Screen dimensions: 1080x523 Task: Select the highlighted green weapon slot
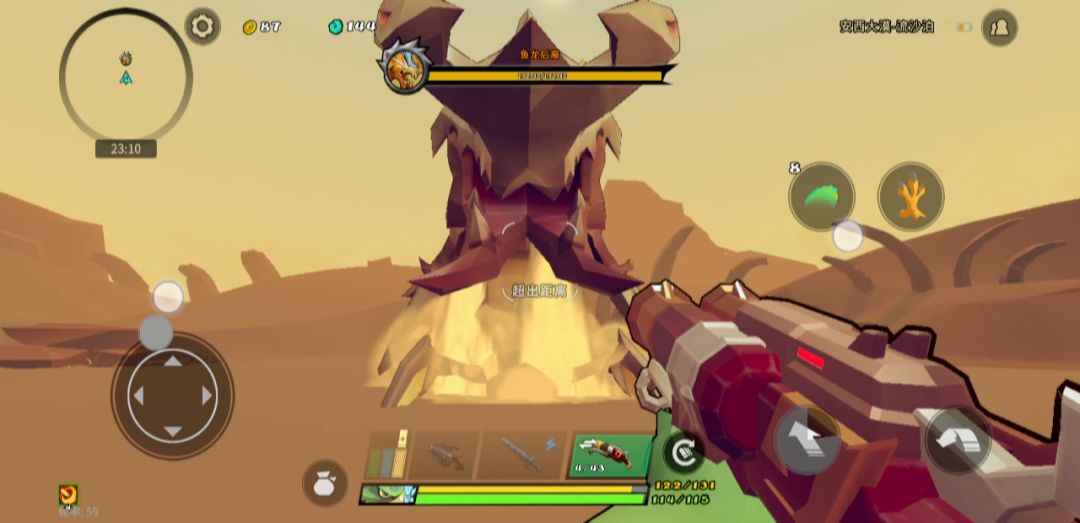point(608,455)
